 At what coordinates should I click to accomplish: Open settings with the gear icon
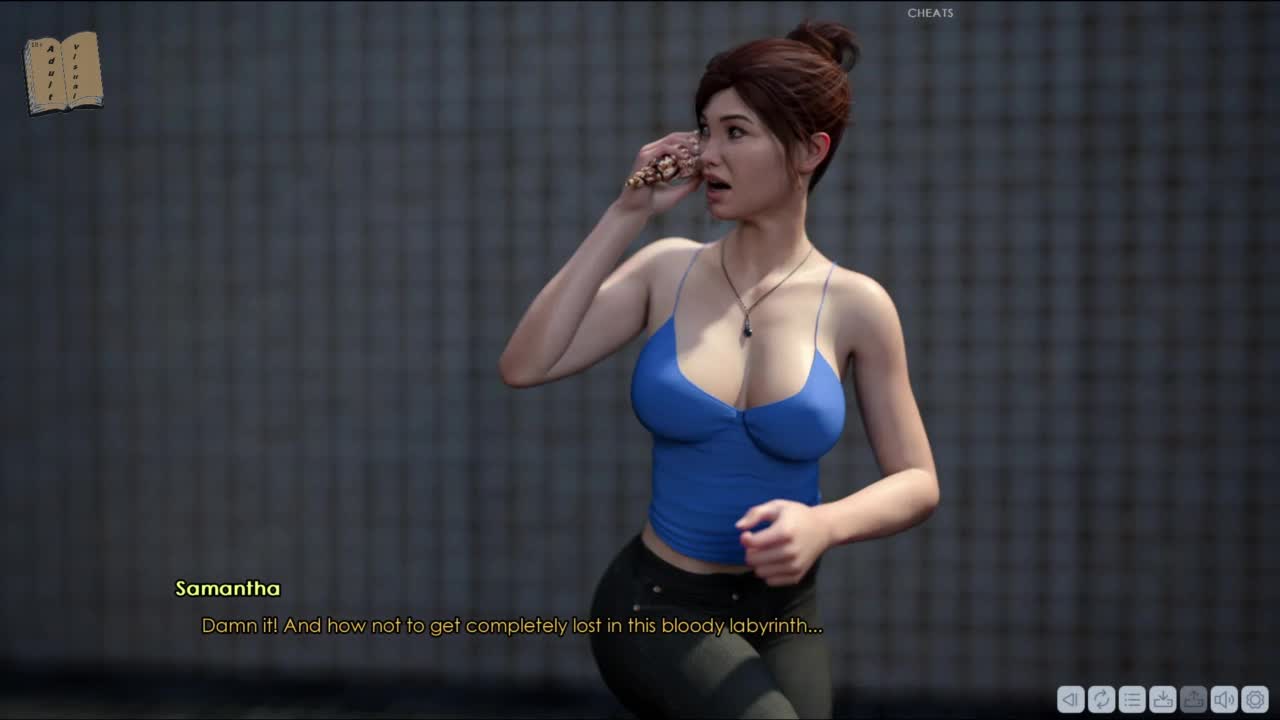[x=1255, y=699]
